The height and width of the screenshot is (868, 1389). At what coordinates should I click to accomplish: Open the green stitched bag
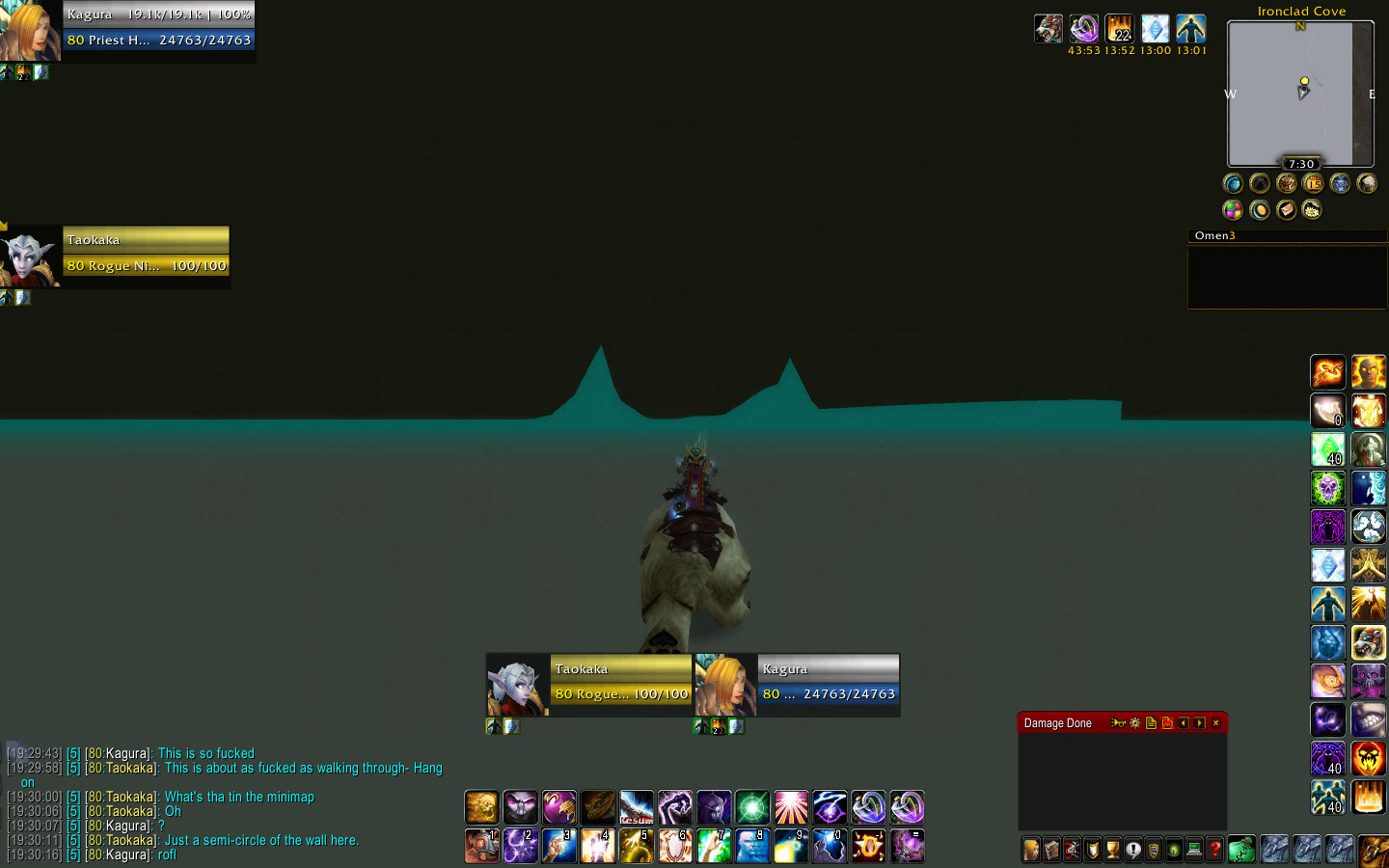coord(1241,850)
